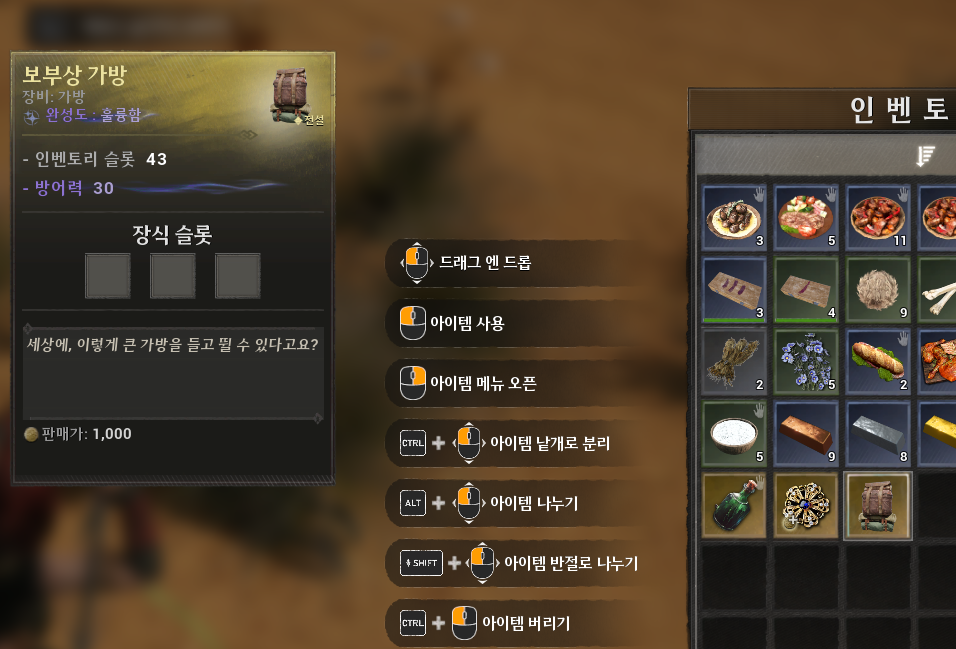Select the peddler backpack in the inventory
This screenshot has height=649, width=956.
(877, 506)
